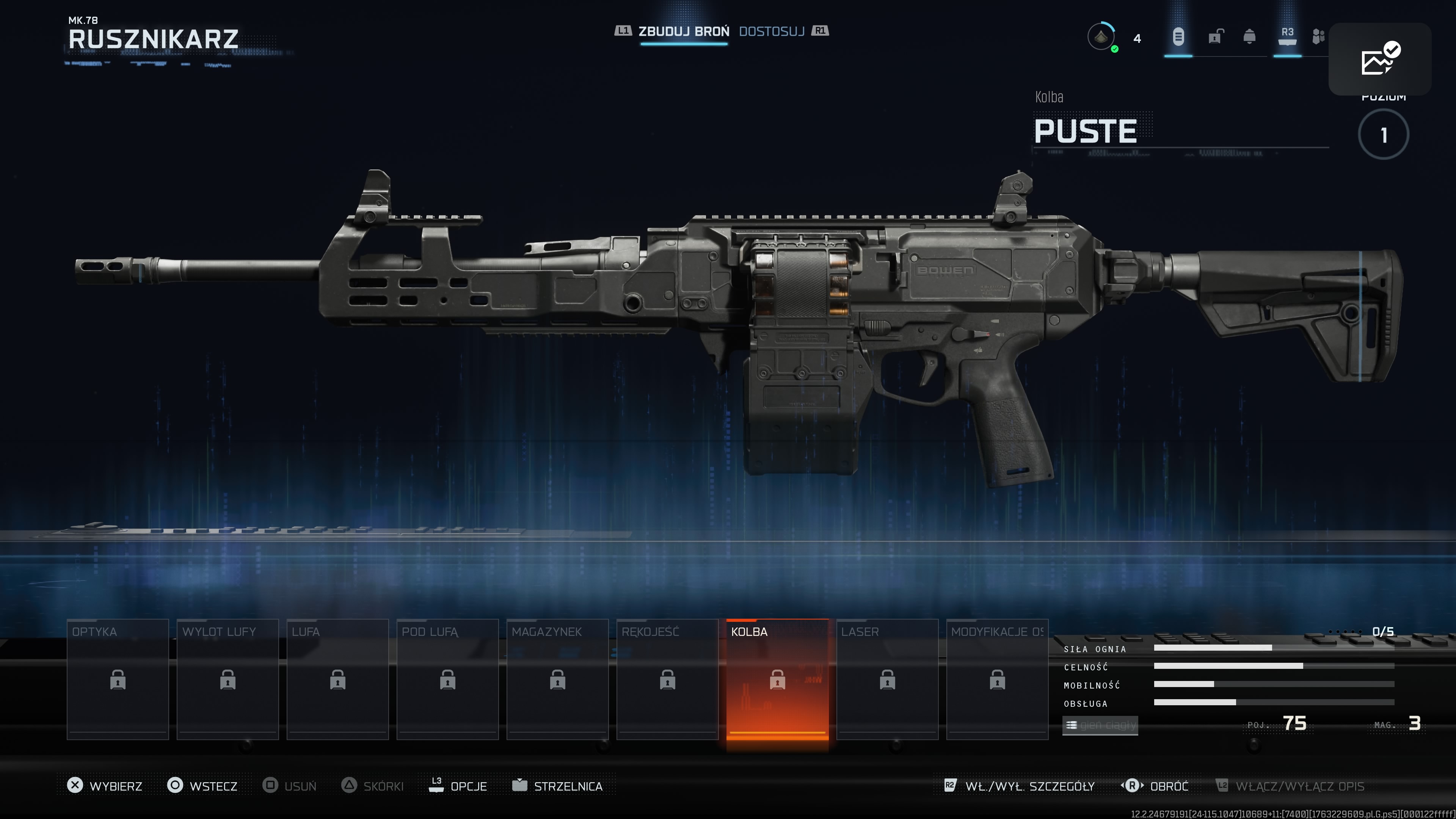This screenshot has height=819, width=1456.
Task: Click the rank emblem with progress ring
Action: click(1101, 37)
